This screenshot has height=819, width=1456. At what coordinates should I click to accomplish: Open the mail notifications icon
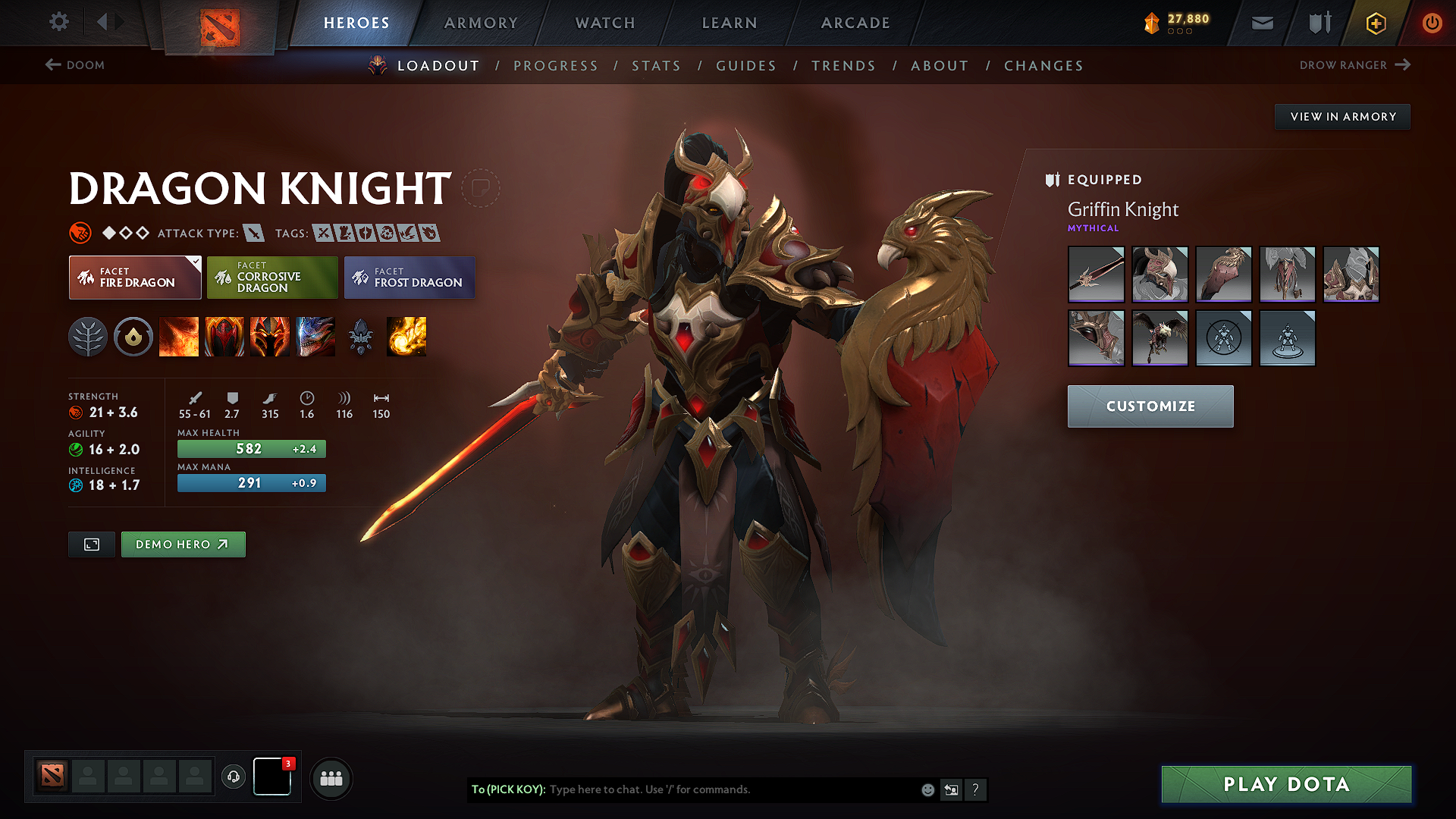click(x=1261, y=23)
